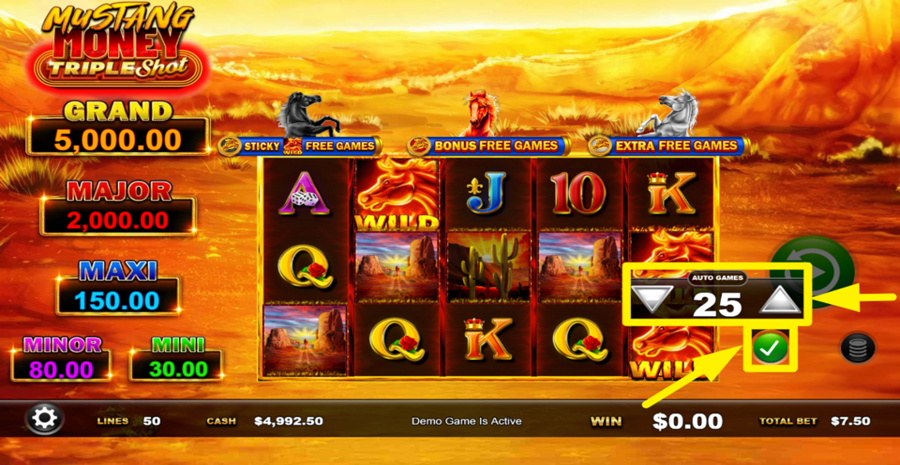The height and width of the screenshot is (465, 900).
Task: Open the gear settings menu
Action: 44,419
